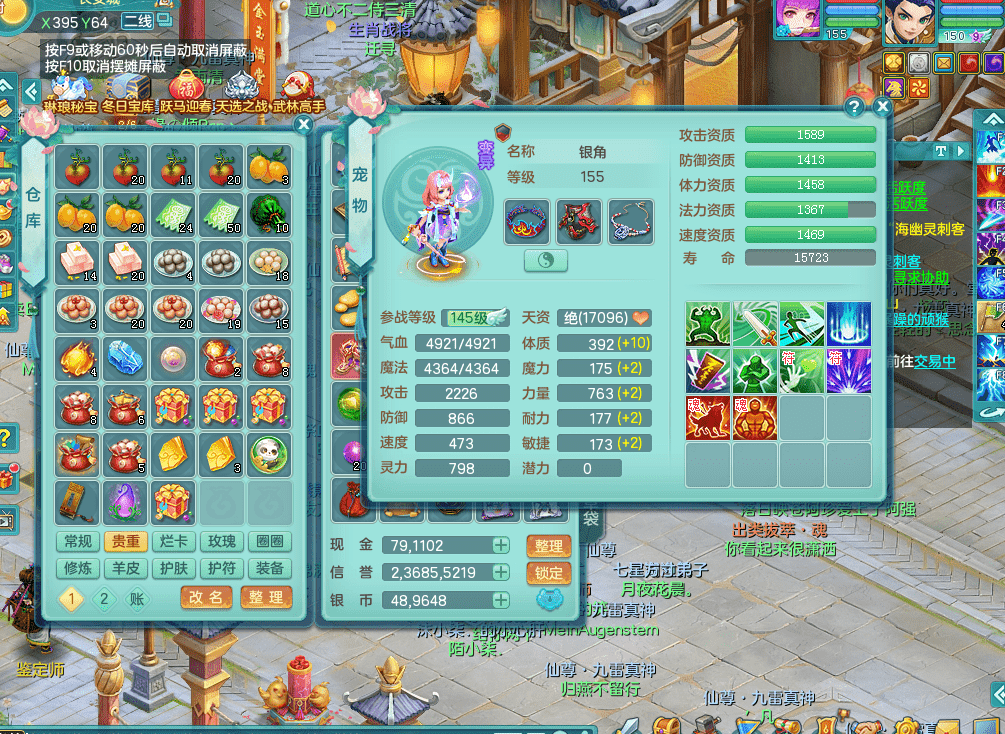1005x734 pixels.
Task: Select the pet's sword slash skill icon
Action: click(x=755, y=323)
